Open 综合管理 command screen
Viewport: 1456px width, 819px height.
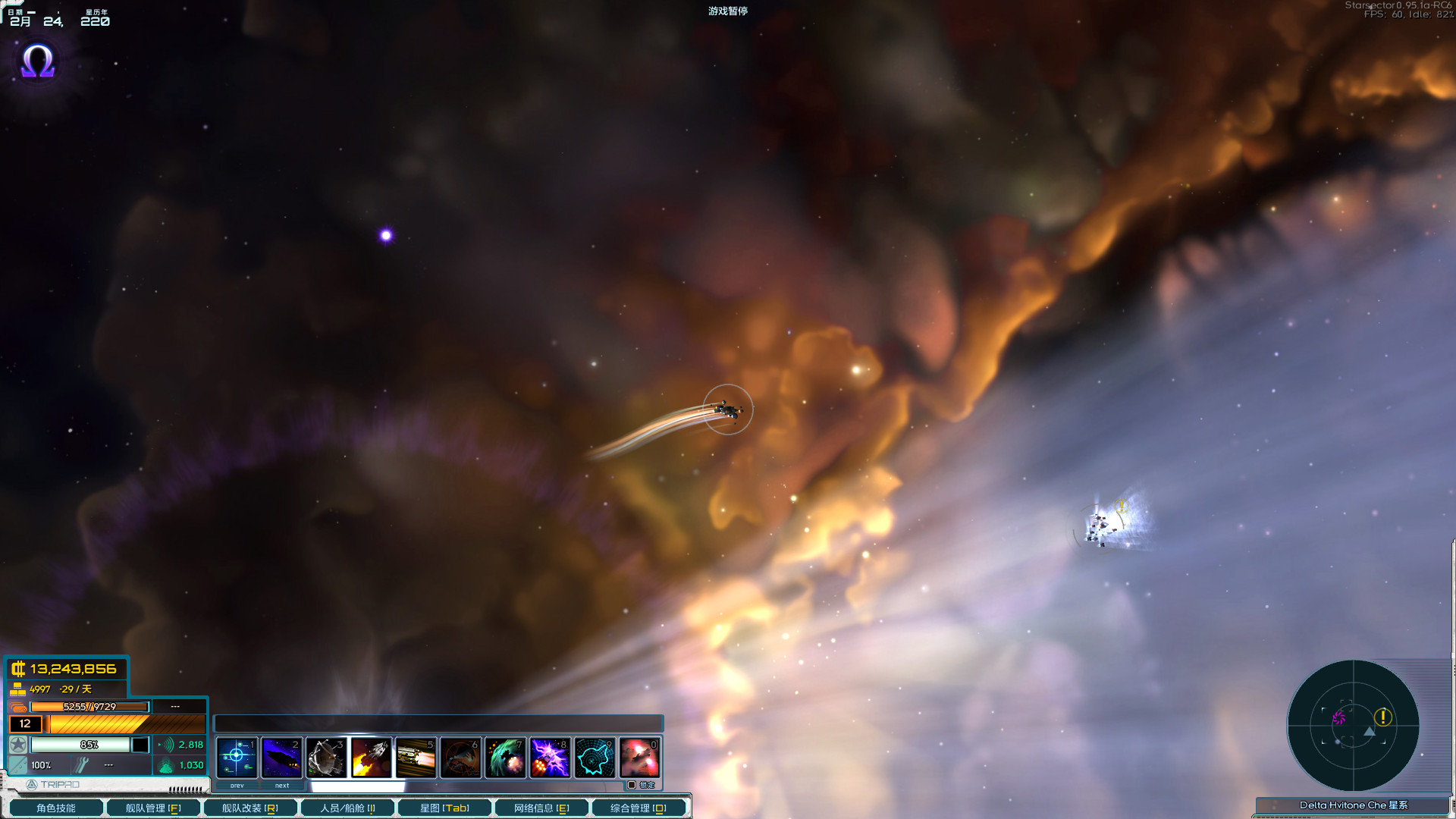tap(639, 808)
